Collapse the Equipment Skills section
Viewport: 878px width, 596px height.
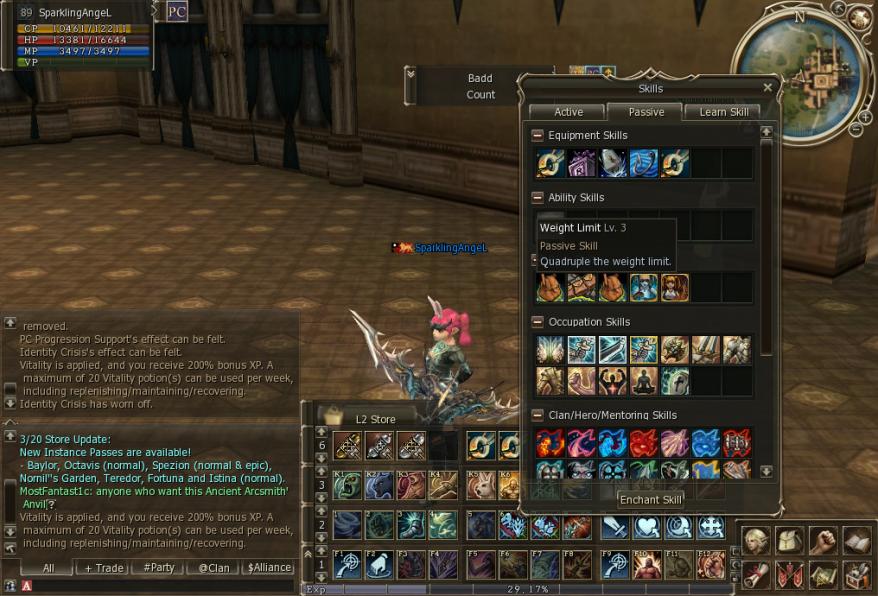[538, 135]
